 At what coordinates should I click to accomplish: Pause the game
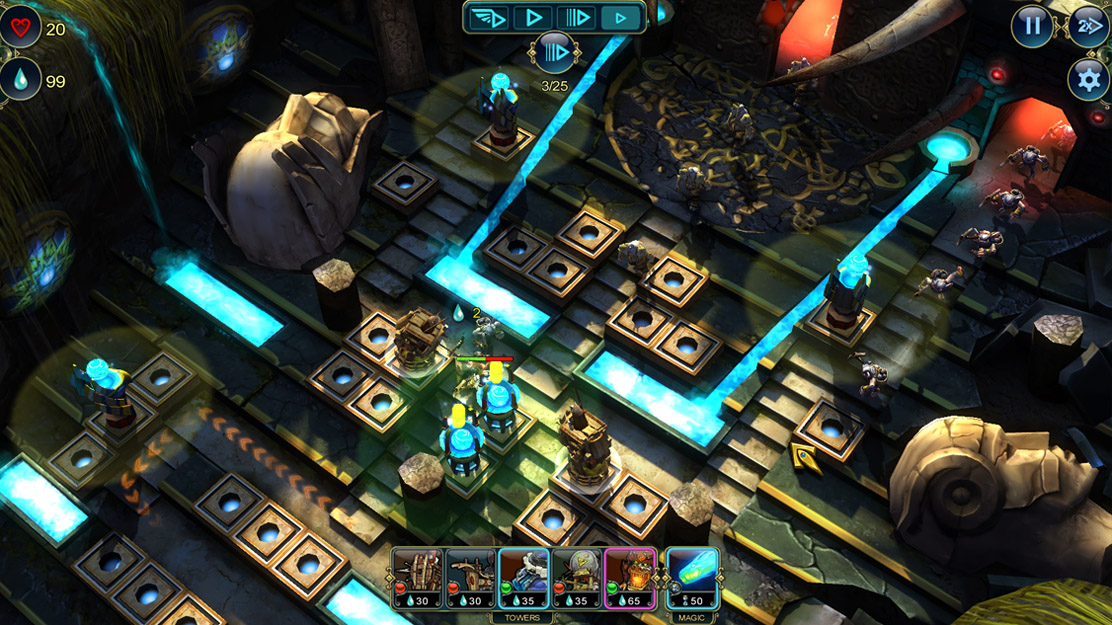[x=1032, y=26]
